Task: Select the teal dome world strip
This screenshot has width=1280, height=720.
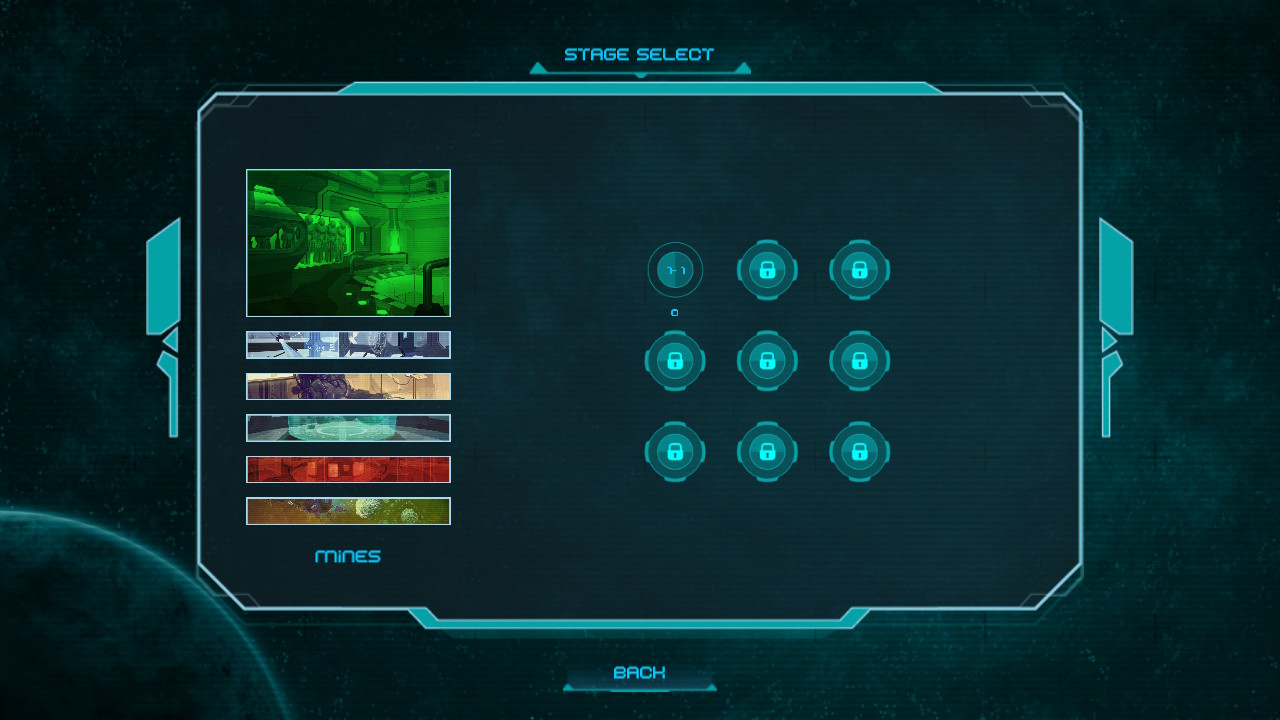Action: tap(348, 427)
